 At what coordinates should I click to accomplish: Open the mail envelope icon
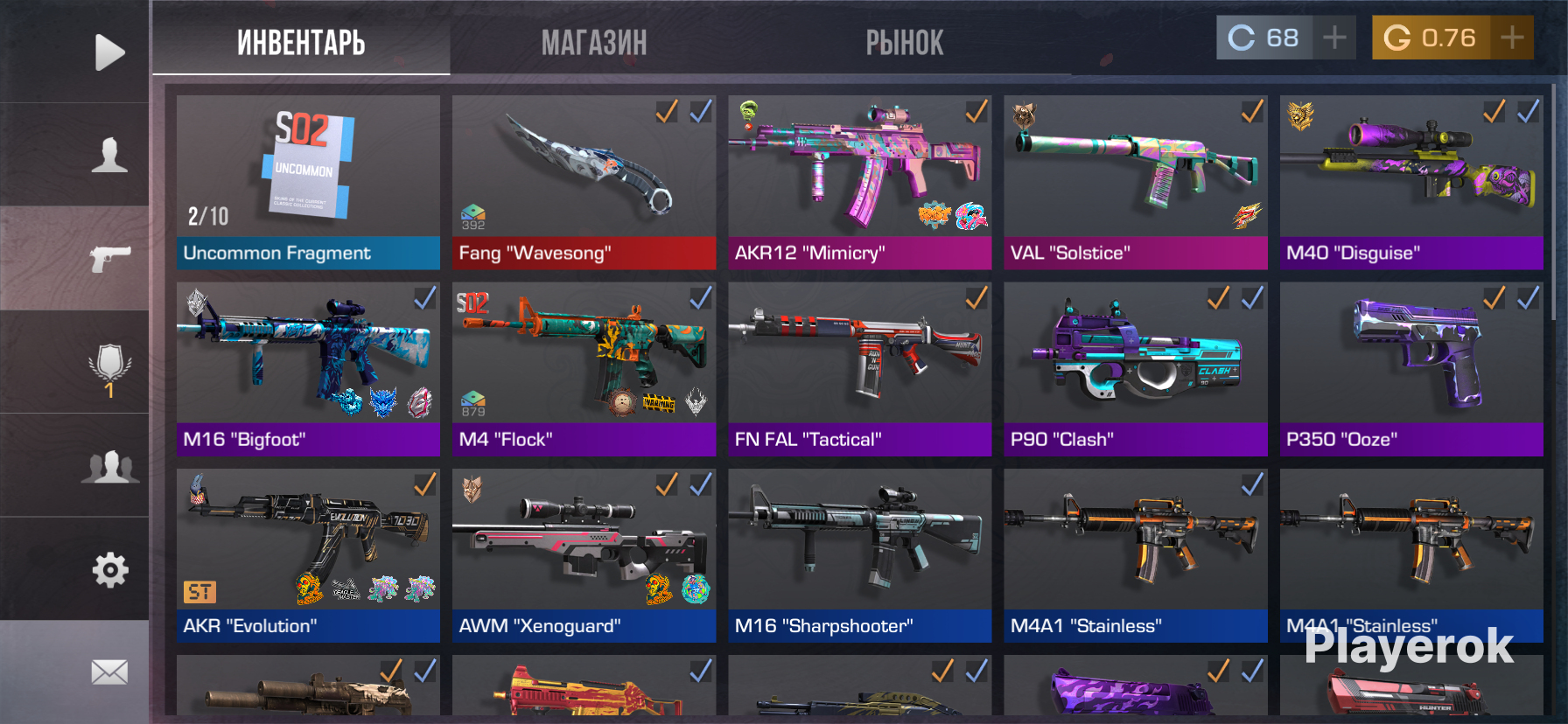109,672
